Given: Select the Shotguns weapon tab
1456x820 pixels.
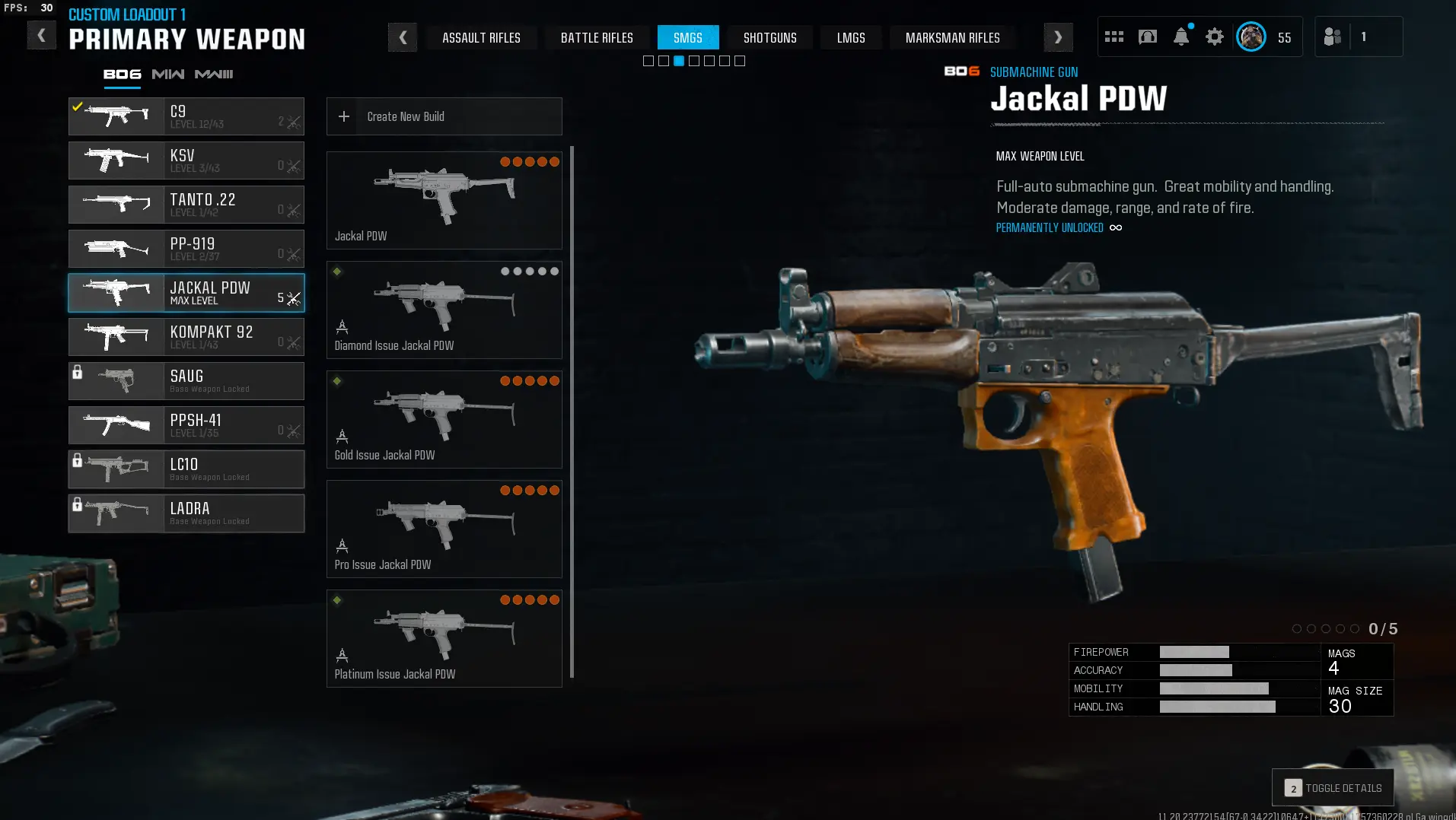Looking at the screenshot, I should 769,37.
